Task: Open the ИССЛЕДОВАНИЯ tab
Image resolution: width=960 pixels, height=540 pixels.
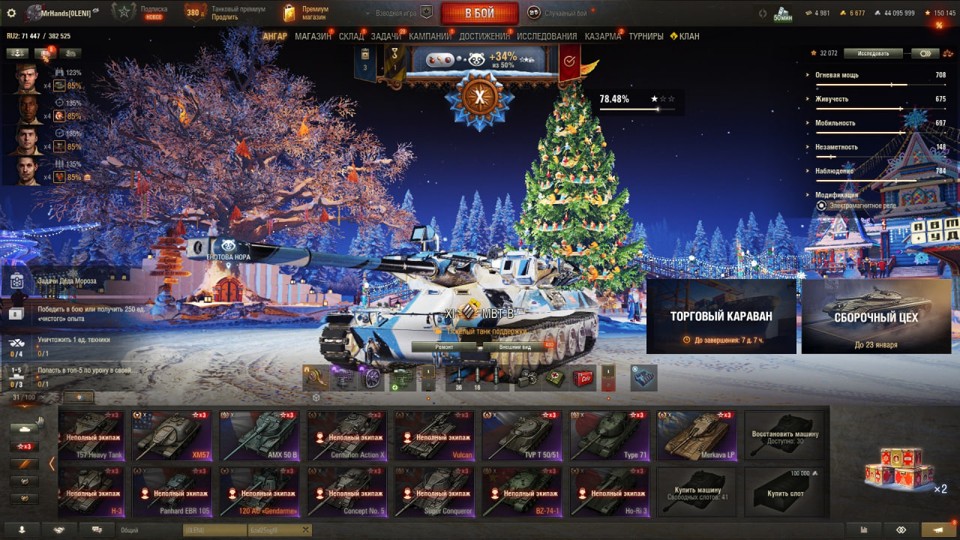Action: tap(546, 37)
